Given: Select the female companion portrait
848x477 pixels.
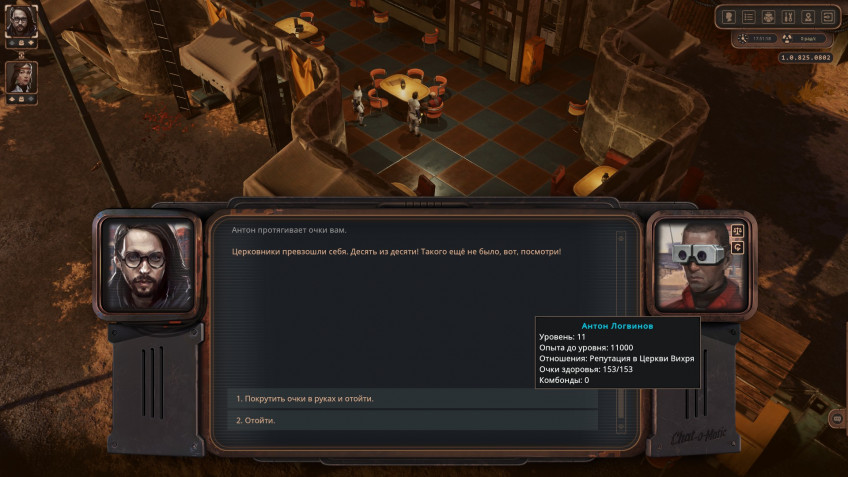Looking at the screenshot, I should point(21,77).
